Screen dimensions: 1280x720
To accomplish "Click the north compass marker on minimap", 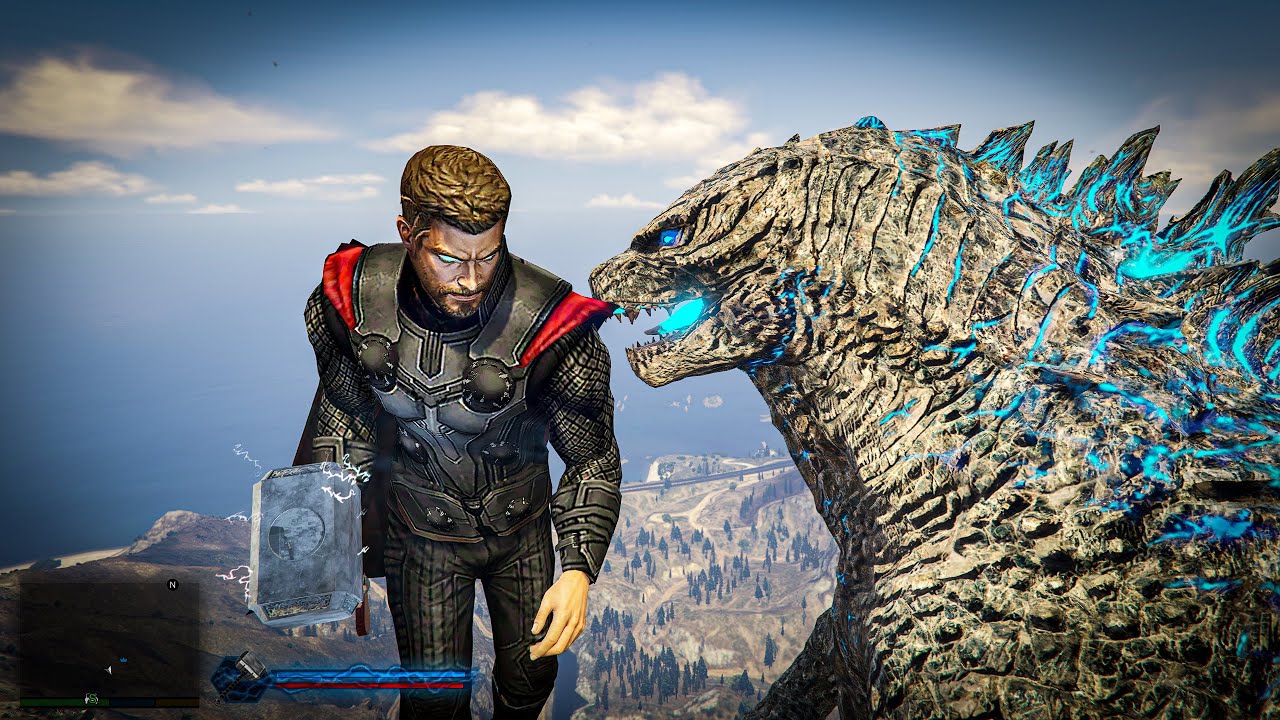I will pyautogui.click(x=172, y=584).
